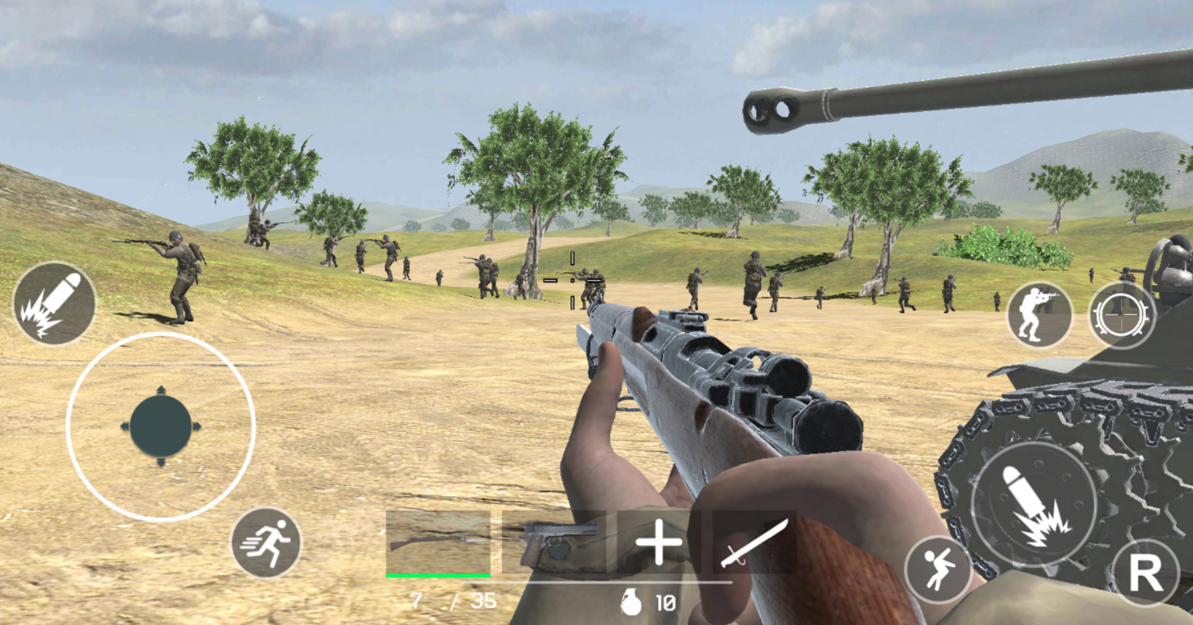
Task: Reload with the R button
Action: click(x=1145, y=573)
